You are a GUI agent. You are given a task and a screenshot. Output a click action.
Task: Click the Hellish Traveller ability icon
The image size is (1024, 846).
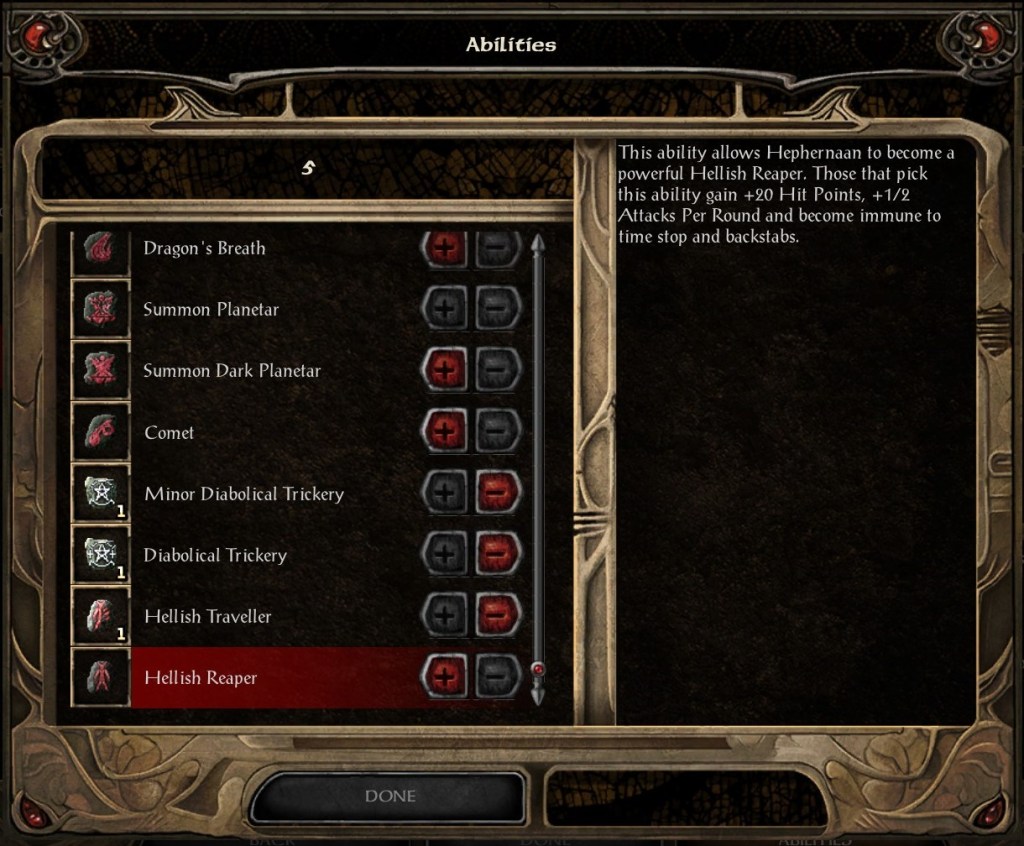pyautogui.click(x=102, y=617)
